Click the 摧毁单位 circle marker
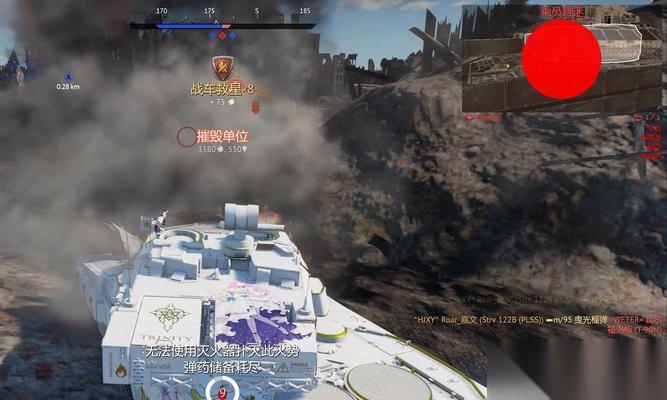This screenshot has width=667, height=400. [186, 137]
